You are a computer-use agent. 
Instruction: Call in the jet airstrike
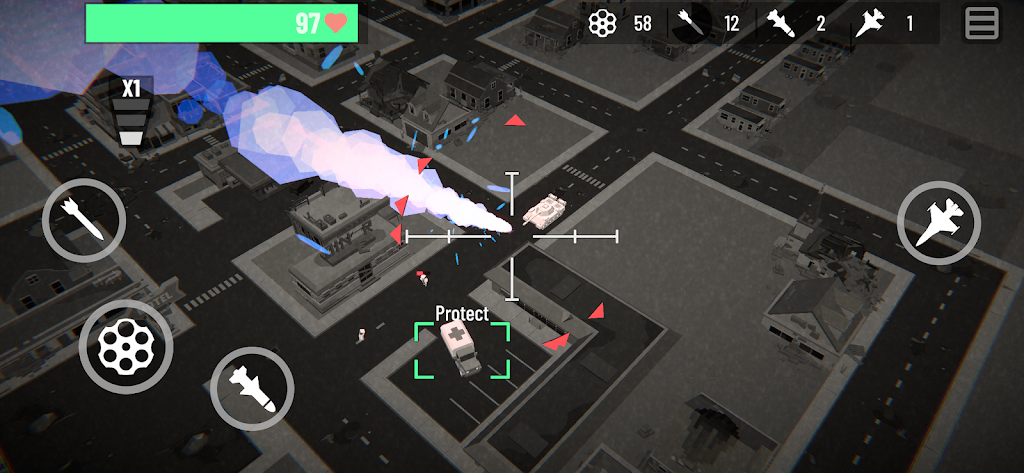click(x=938, y=223)
